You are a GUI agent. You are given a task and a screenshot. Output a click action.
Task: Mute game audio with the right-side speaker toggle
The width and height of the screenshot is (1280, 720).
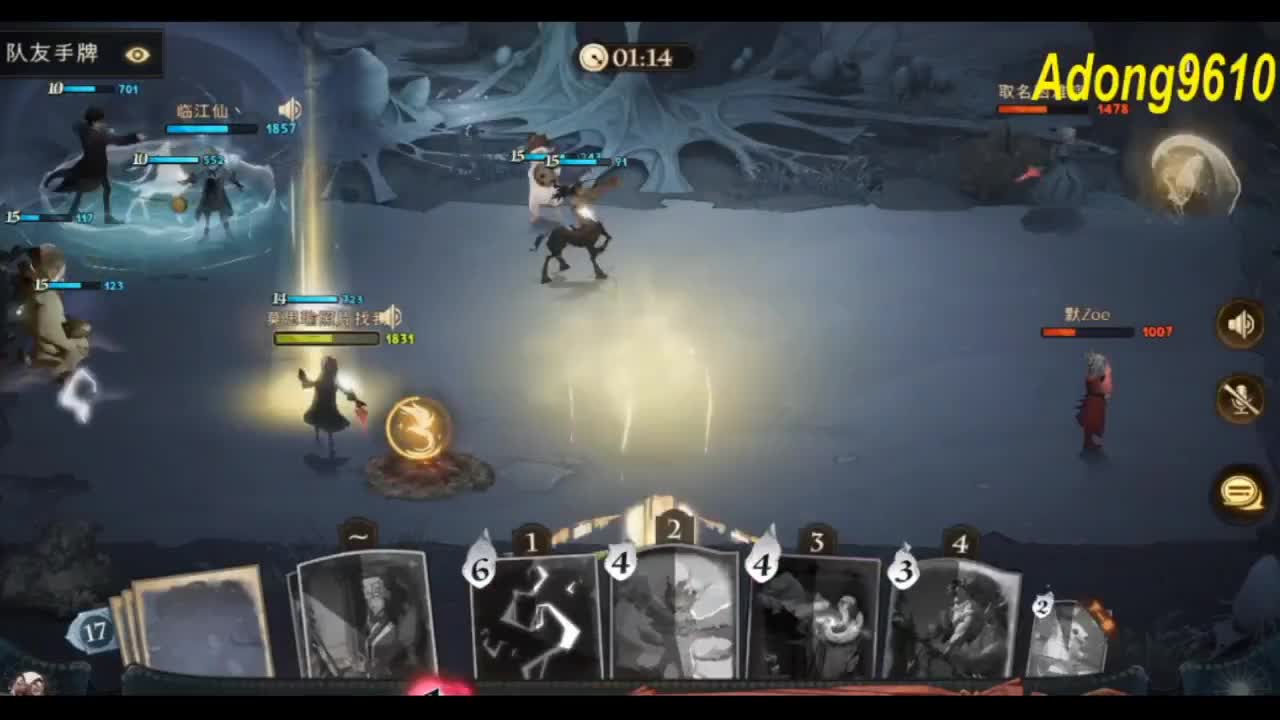[x=1240, y=325]
